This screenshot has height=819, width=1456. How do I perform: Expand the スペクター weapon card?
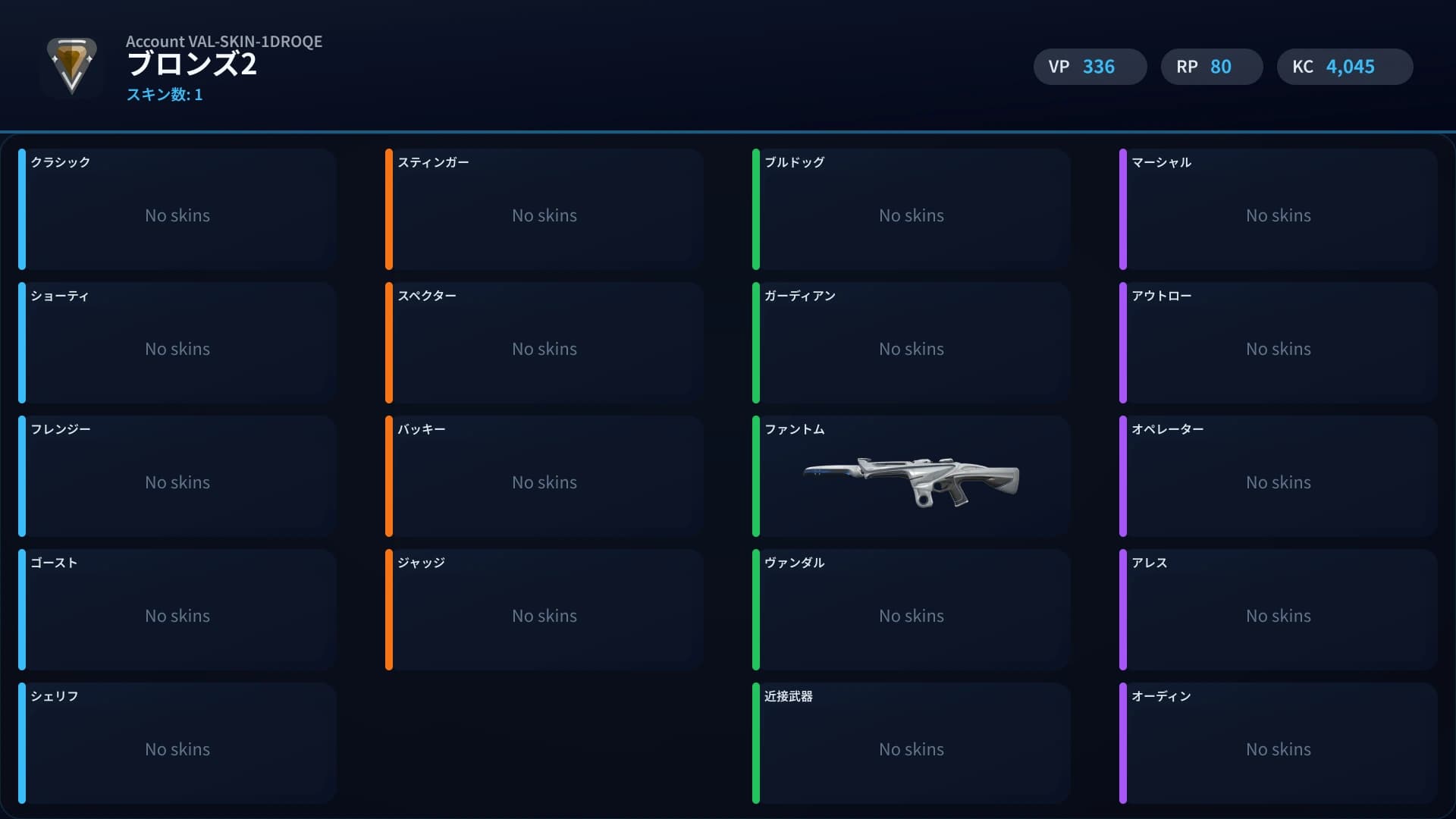(x=544, y=343)
